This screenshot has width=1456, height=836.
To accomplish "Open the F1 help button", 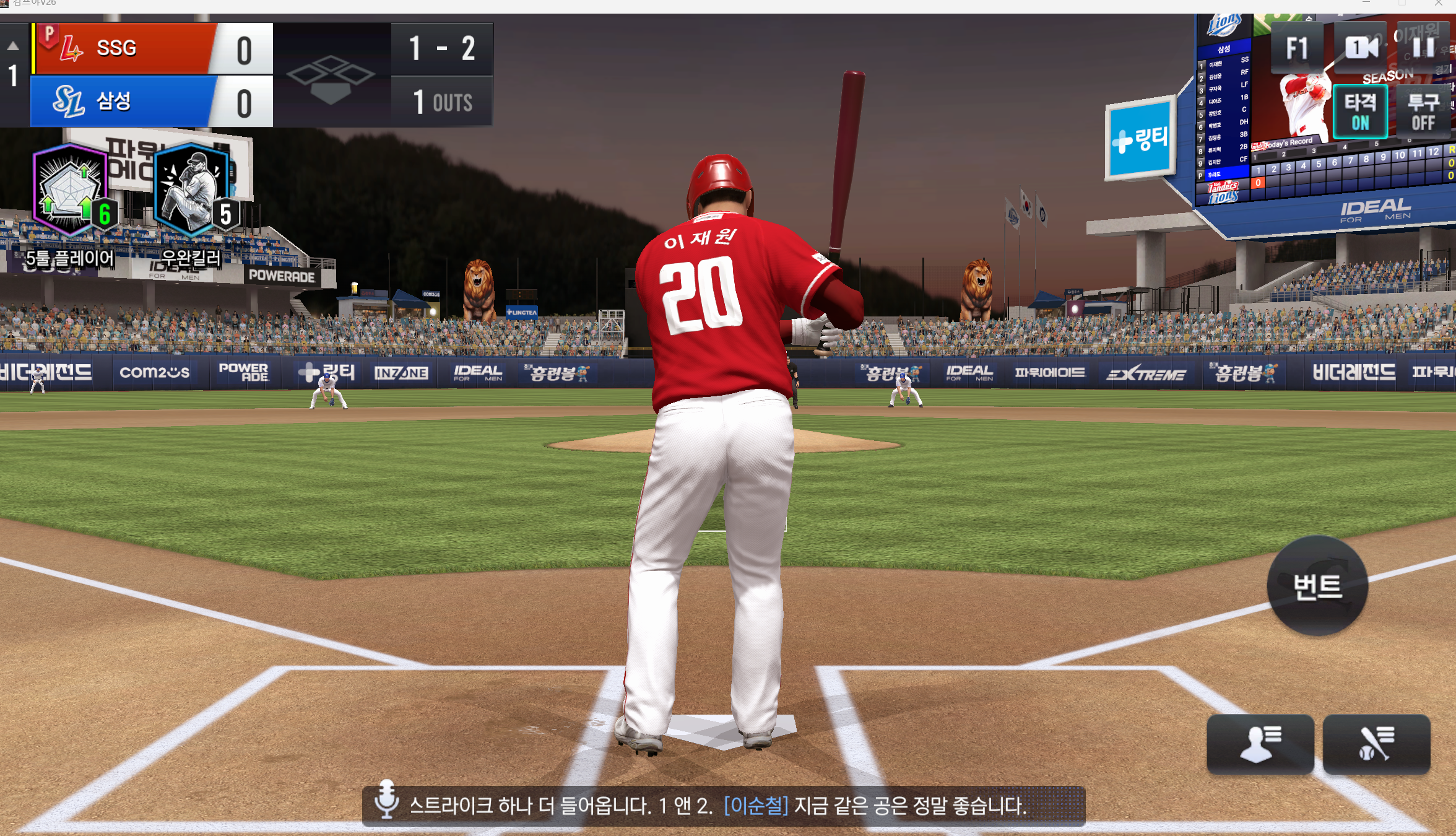I will click(x=1296, y=48).
